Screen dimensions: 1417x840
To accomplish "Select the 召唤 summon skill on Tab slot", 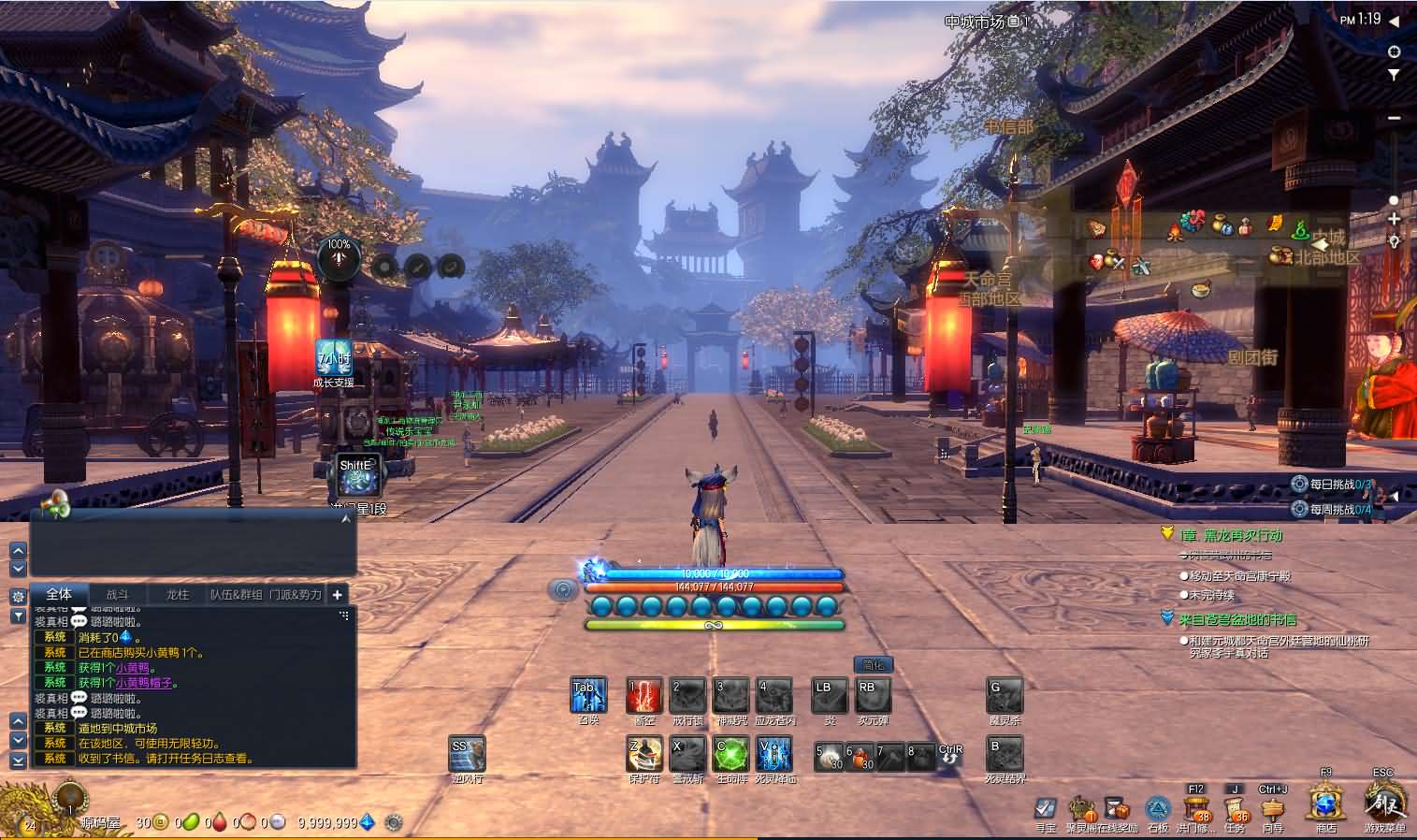I will tap(587, 694).
